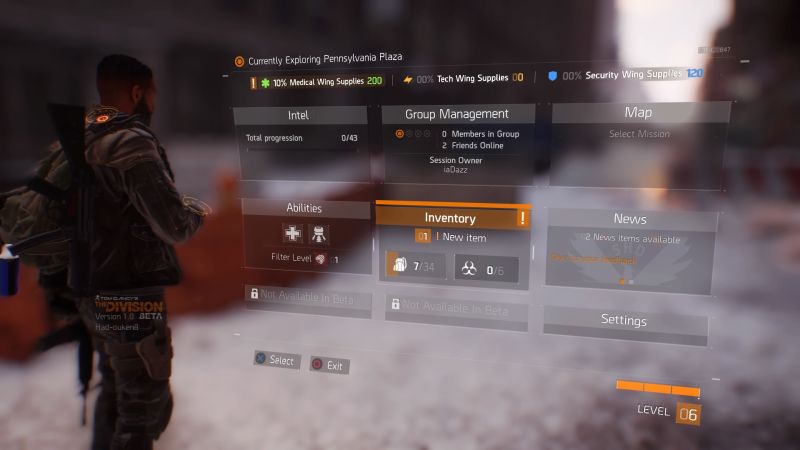Image resolution: width=800 pixels, height=450 pixels.
Task: Open Group Management panel
Action: (457, 114)
